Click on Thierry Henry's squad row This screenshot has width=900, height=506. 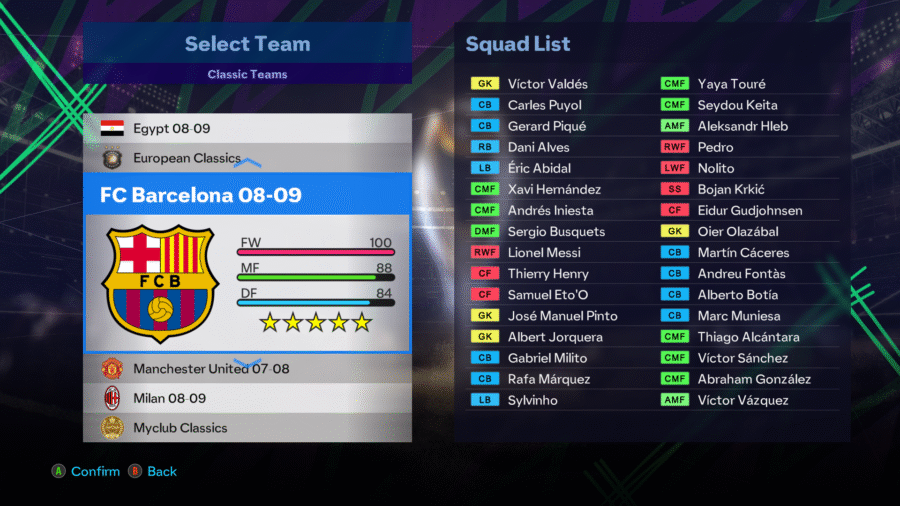click(548, 274)
